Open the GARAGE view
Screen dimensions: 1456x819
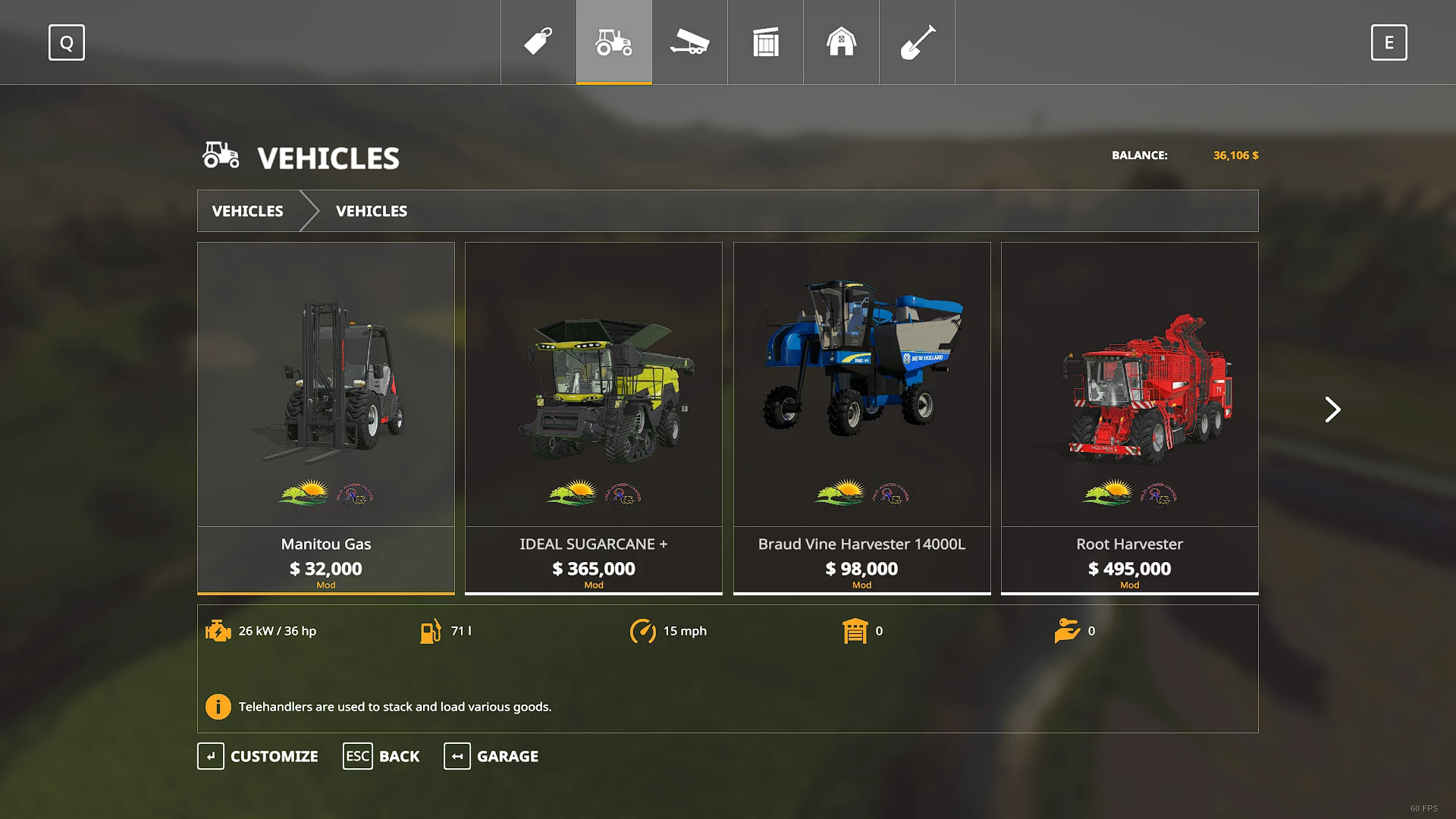(x=491, y=756)
